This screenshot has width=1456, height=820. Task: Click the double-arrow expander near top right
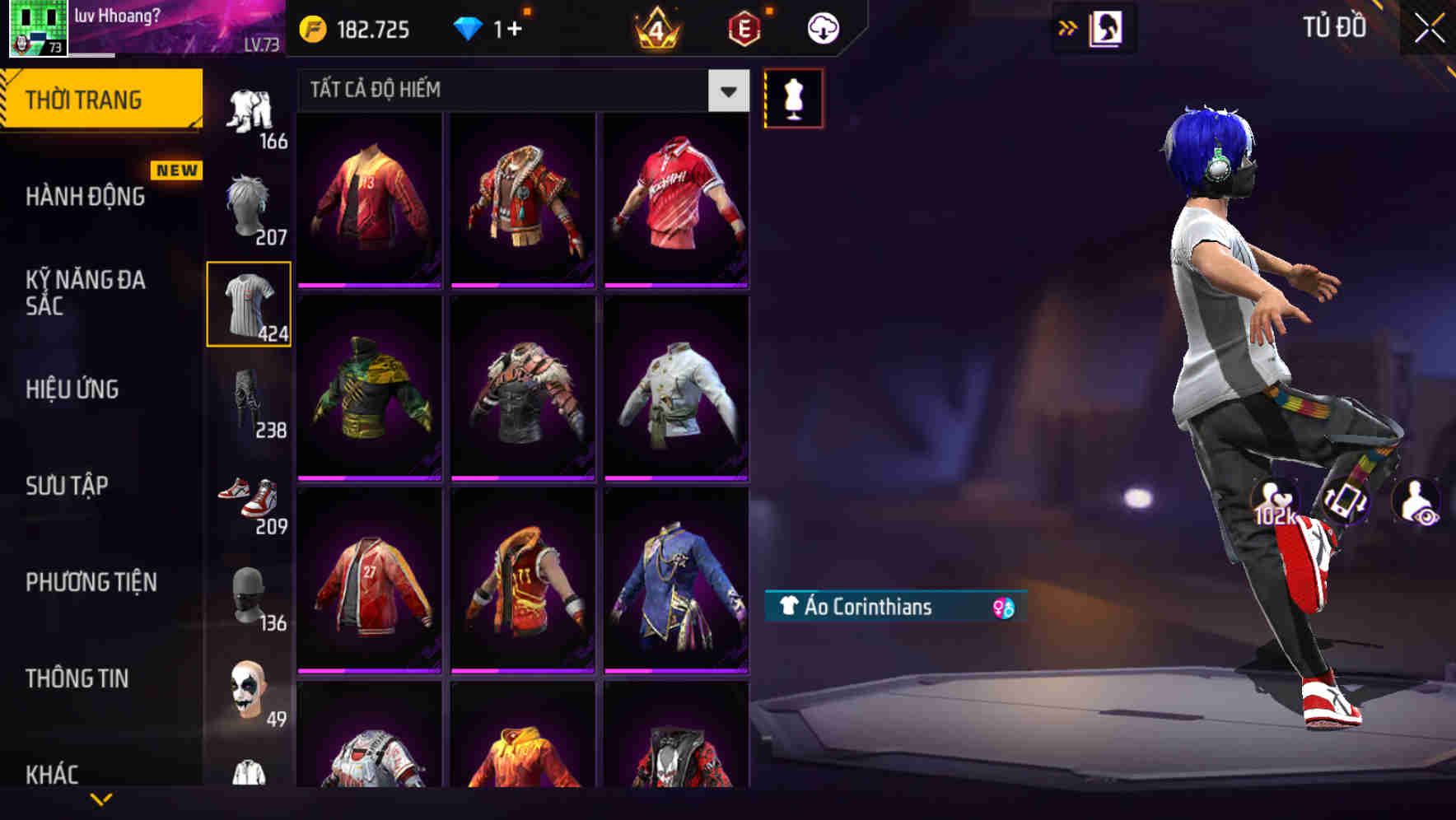point(1068,27)
